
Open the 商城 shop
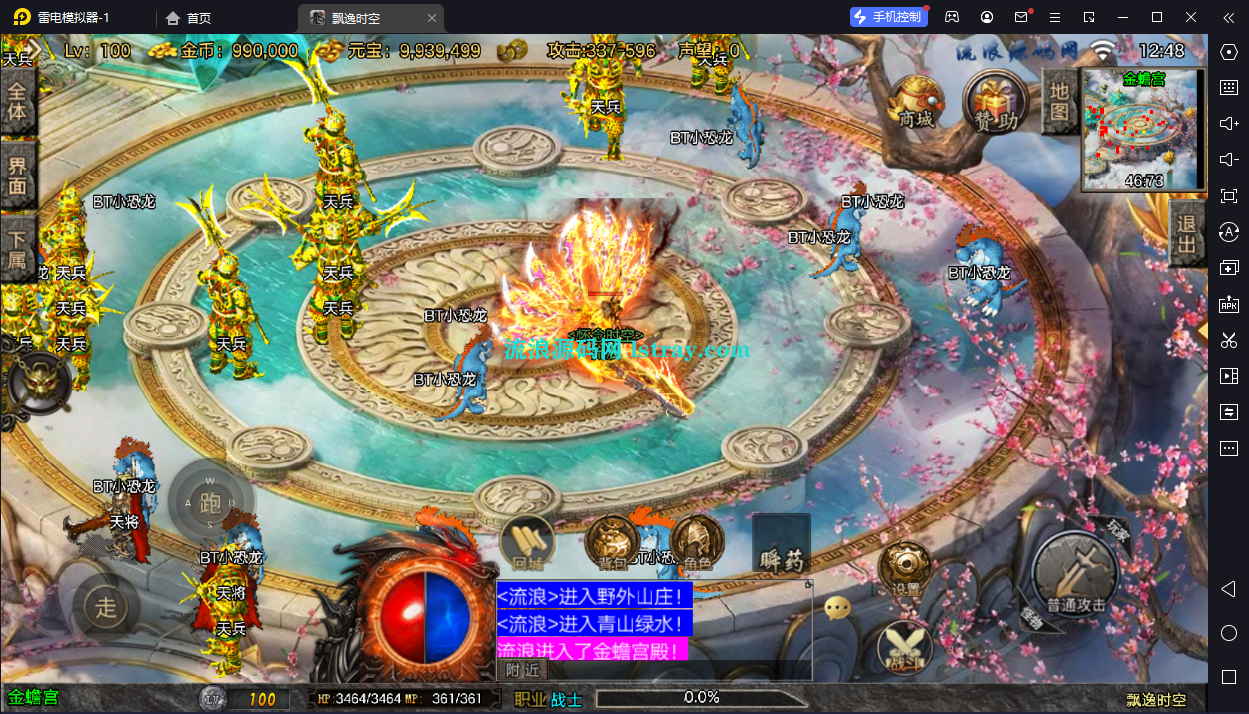click(x=916, y=100)
